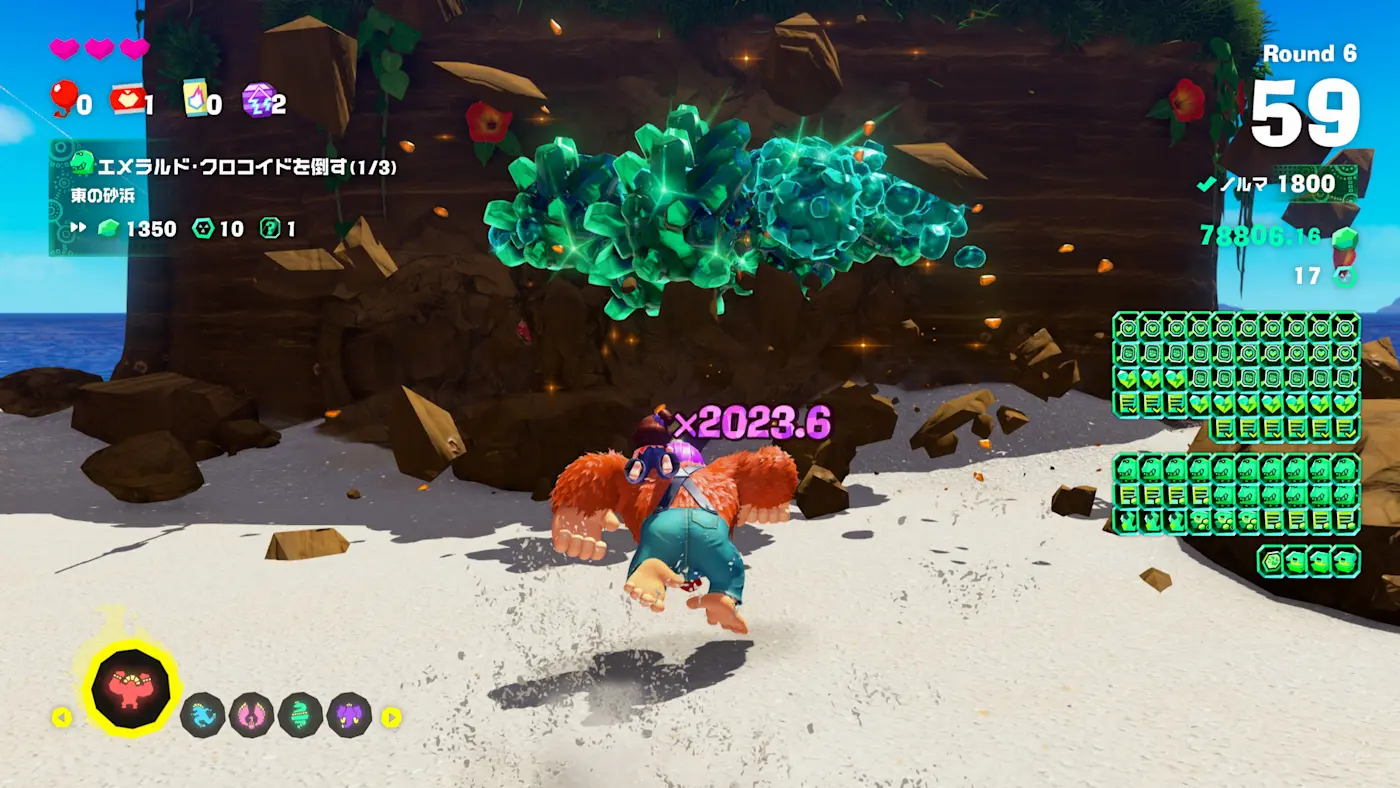Select the red Kong Bananza transformation icon
Image resolution: width=1400 pixels, height=788 pixels.
click(x=130, y=689)
